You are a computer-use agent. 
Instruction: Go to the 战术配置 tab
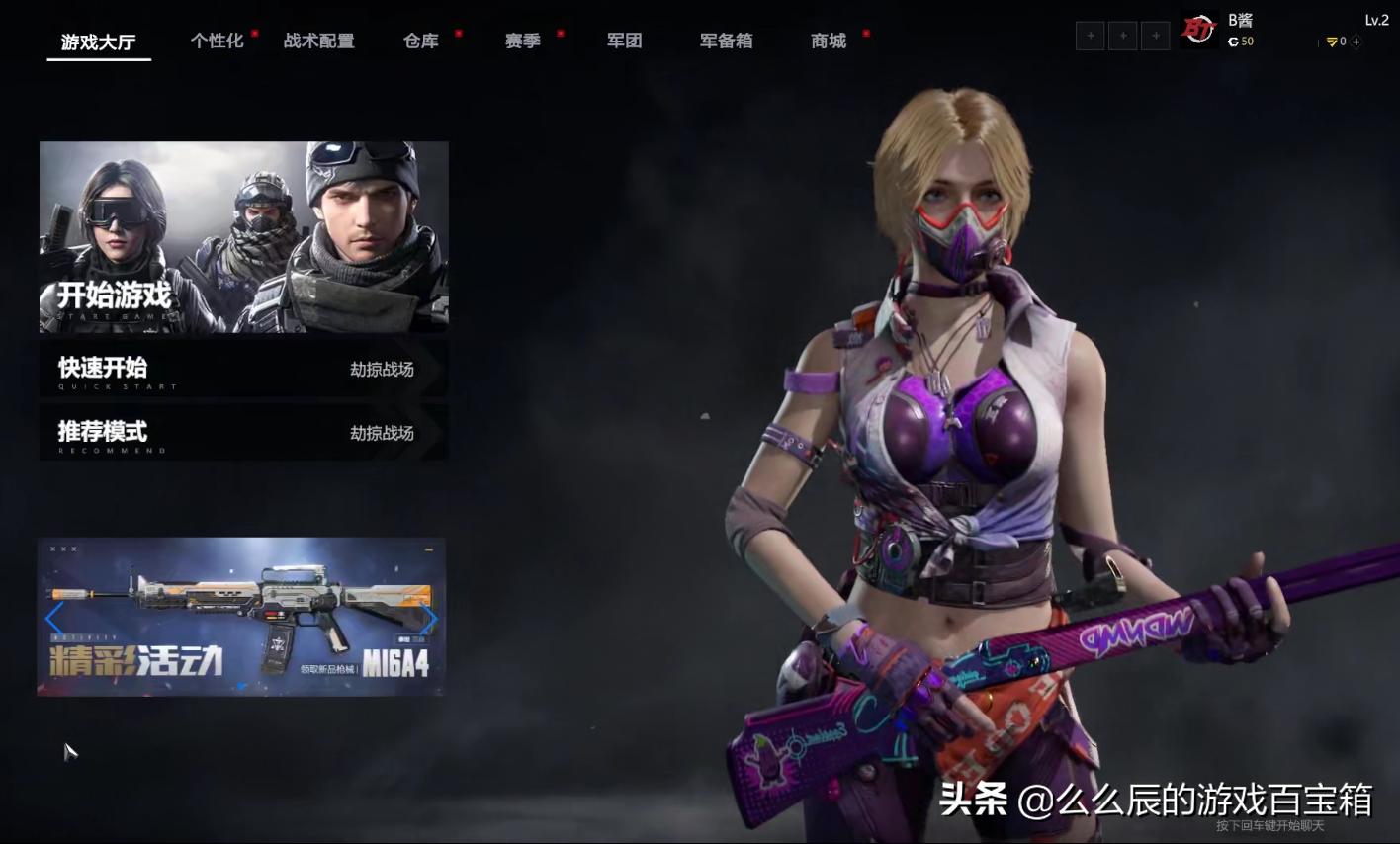click(x=318, y=41)
